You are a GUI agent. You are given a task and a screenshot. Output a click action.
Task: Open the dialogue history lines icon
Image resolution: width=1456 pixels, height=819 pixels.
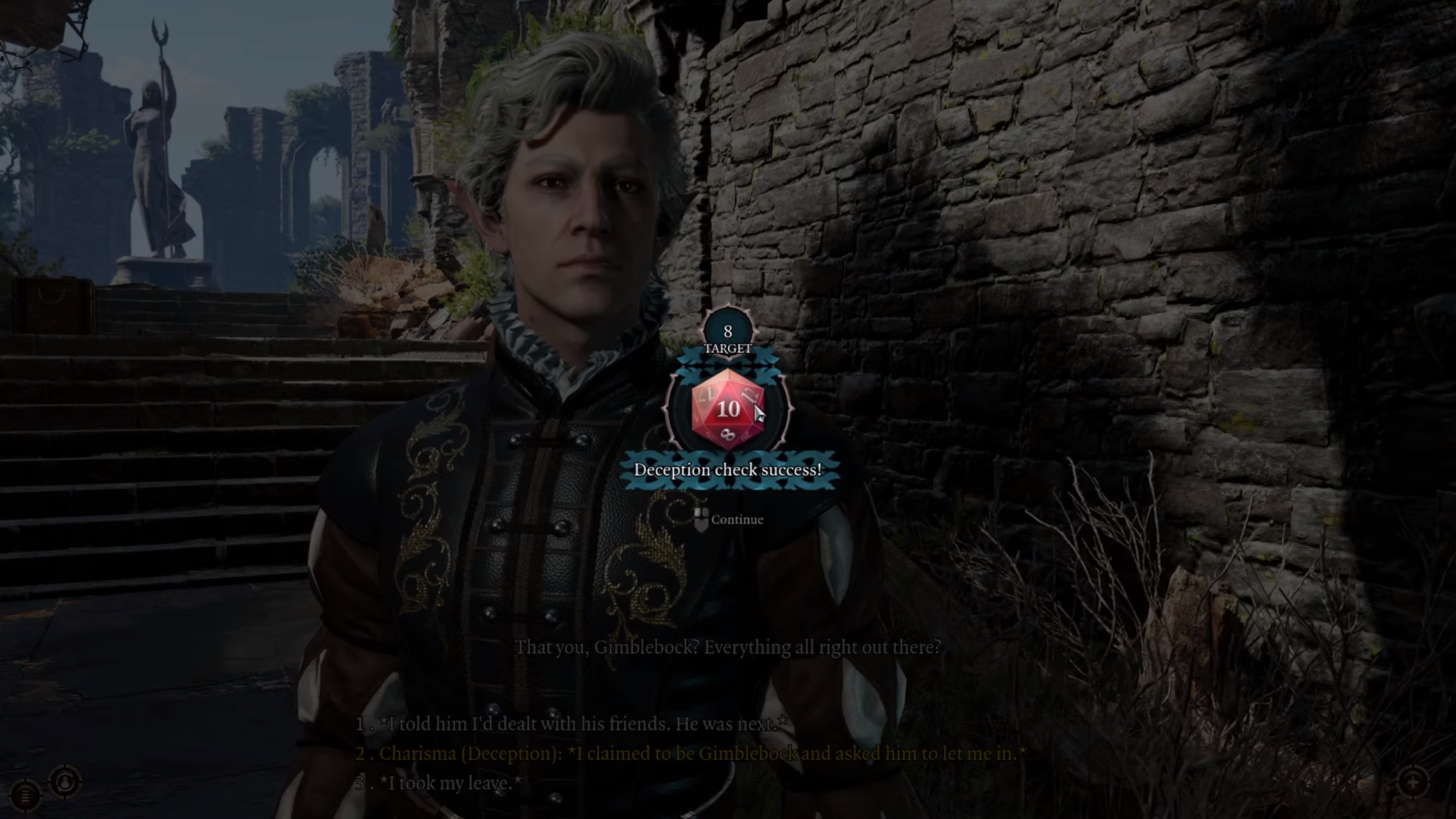point(26,796)
